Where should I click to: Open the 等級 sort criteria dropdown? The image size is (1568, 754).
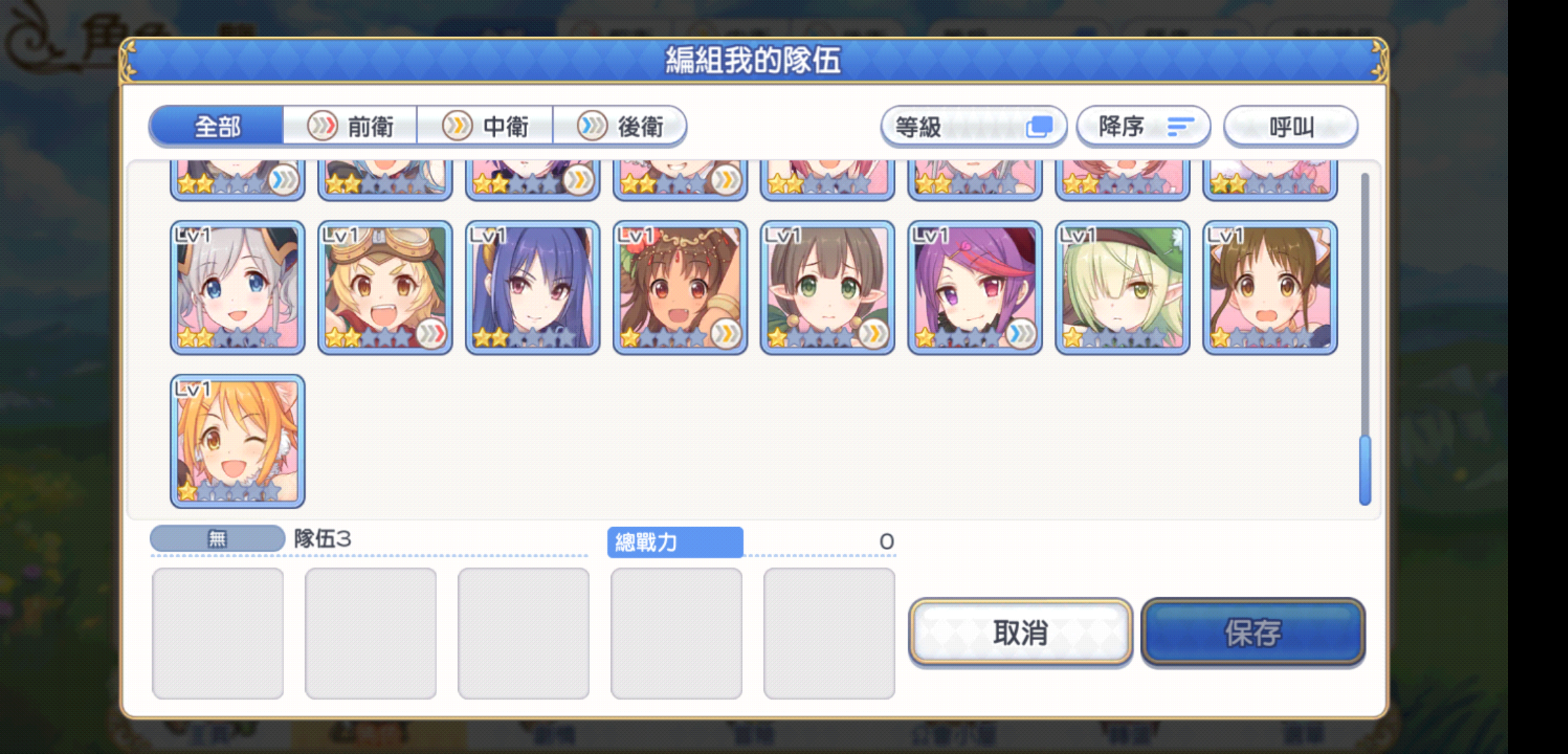[974, 126]
